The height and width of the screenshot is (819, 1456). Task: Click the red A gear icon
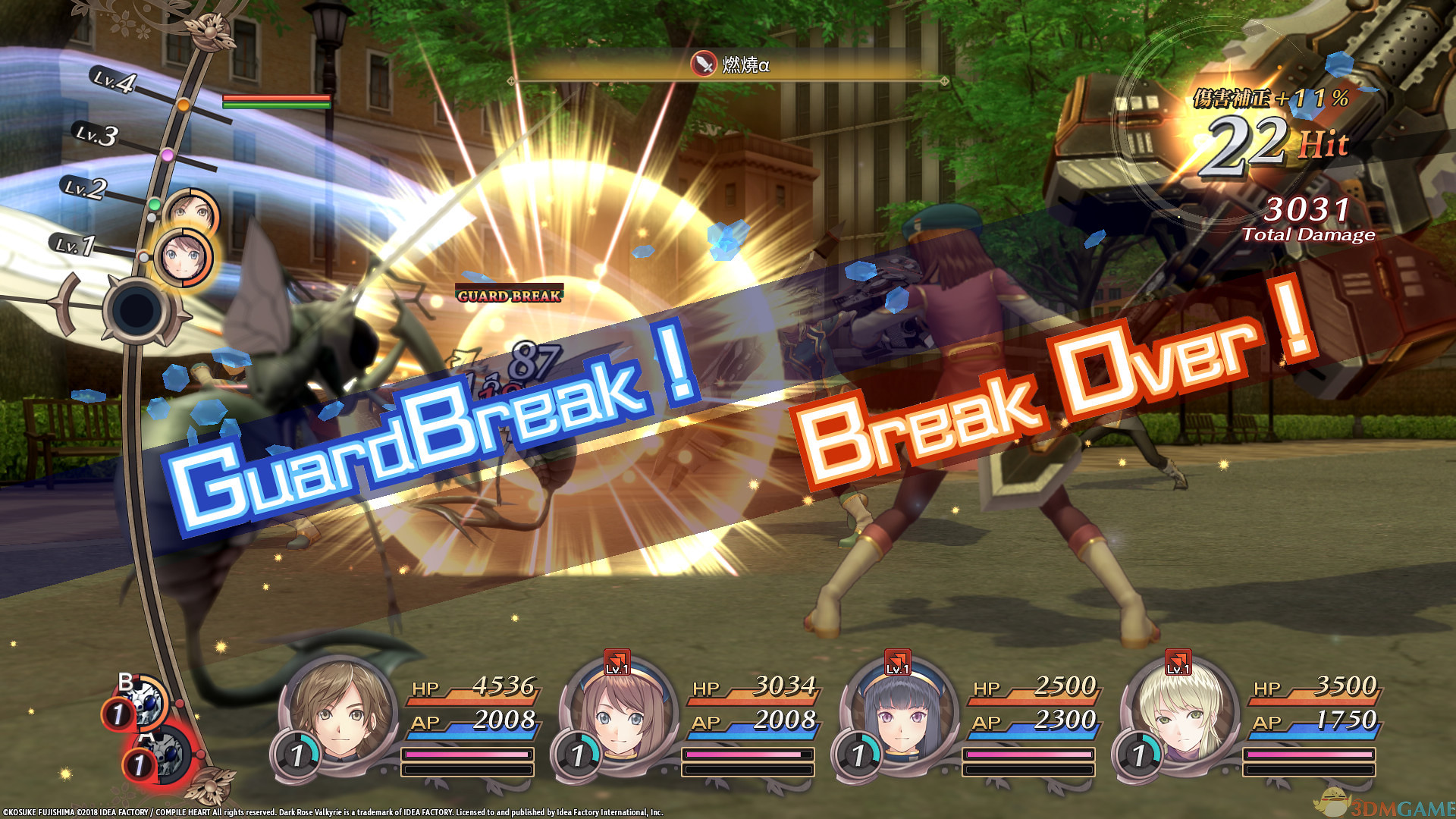point(167,755)
